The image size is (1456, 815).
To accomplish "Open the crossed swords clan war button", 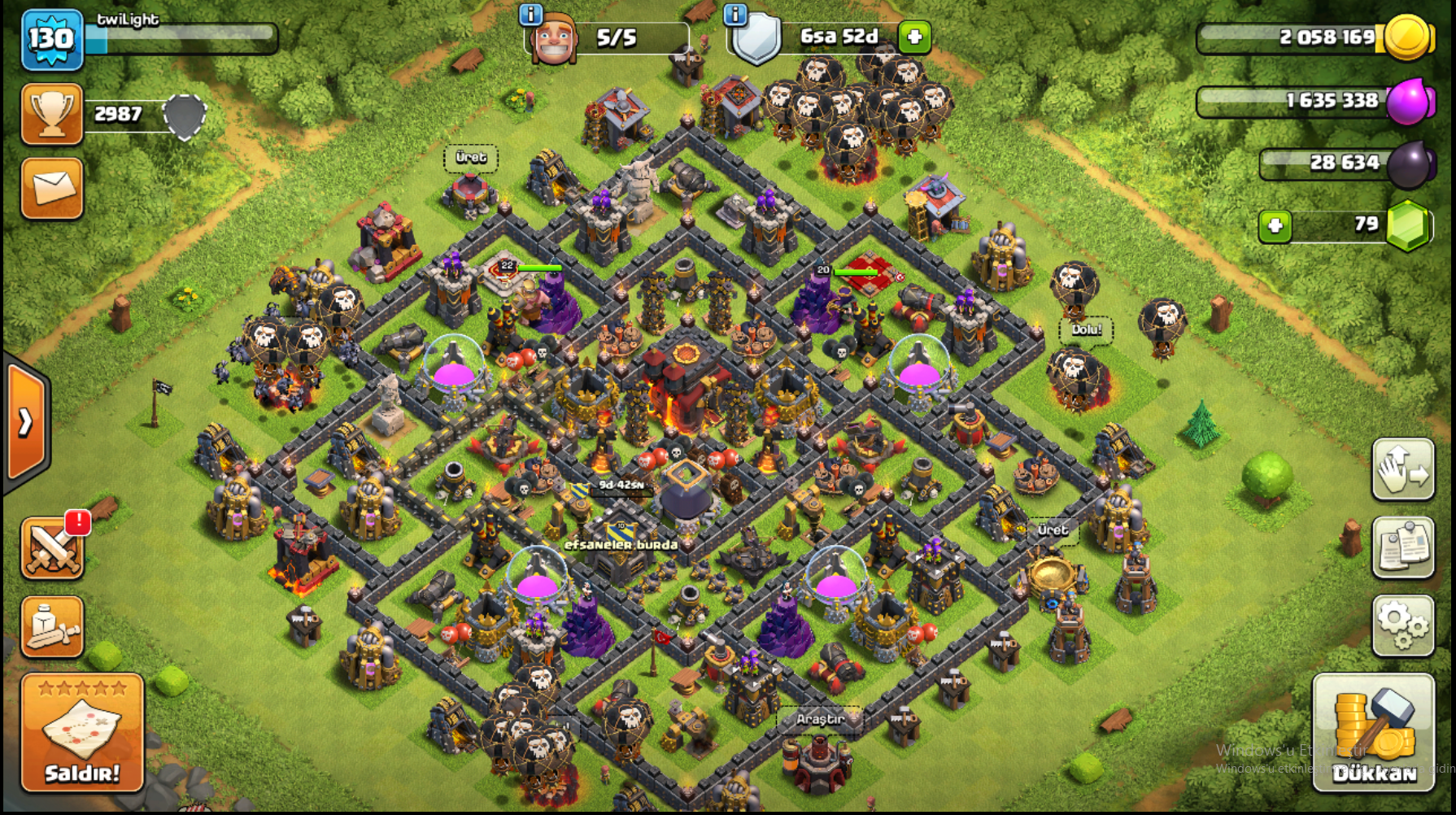I will [52, 548].
